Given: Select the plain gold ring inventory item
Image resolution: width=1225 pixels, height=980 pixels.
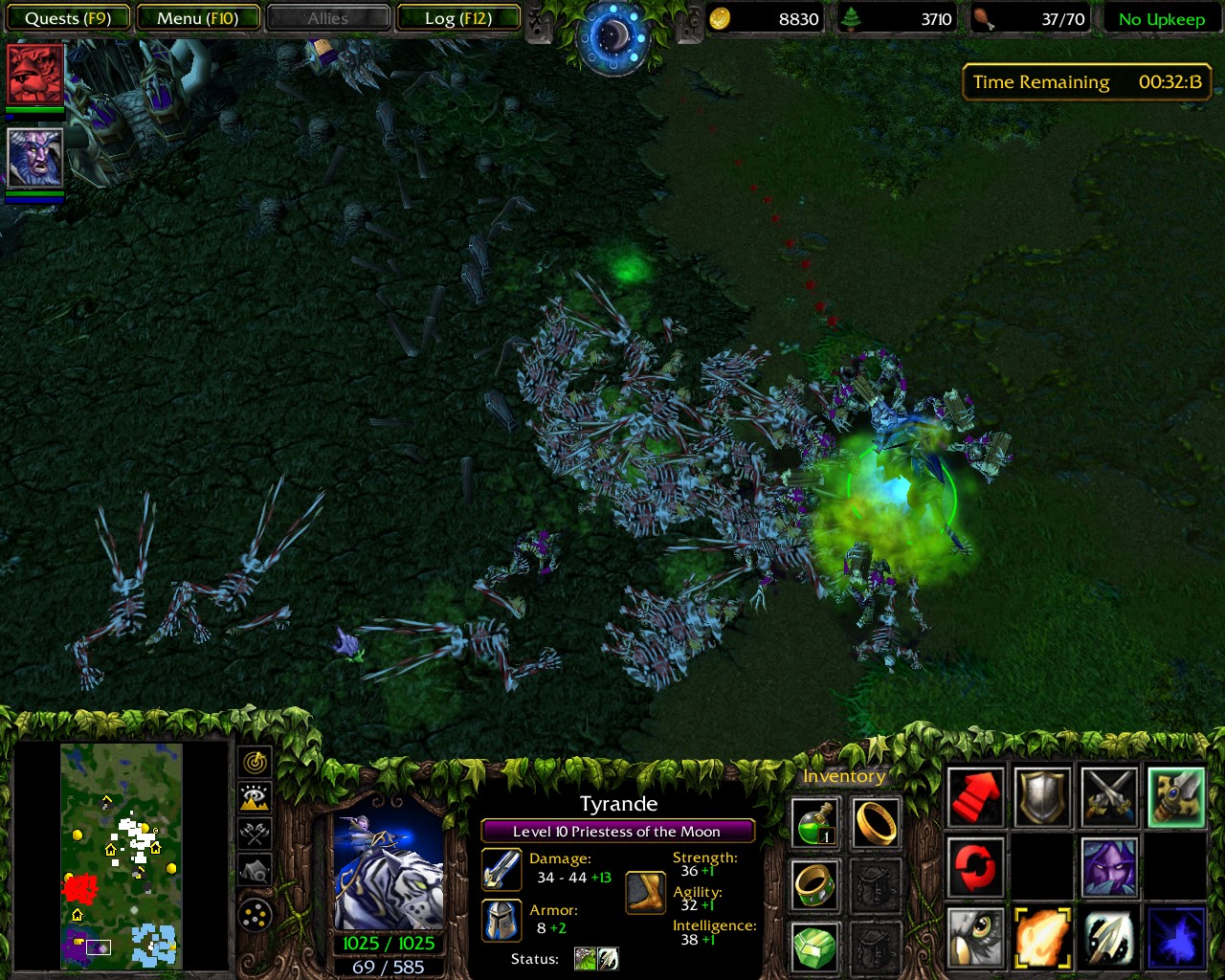Looking at the screenshot, I should pyautogui.click(x=876, y=822).
